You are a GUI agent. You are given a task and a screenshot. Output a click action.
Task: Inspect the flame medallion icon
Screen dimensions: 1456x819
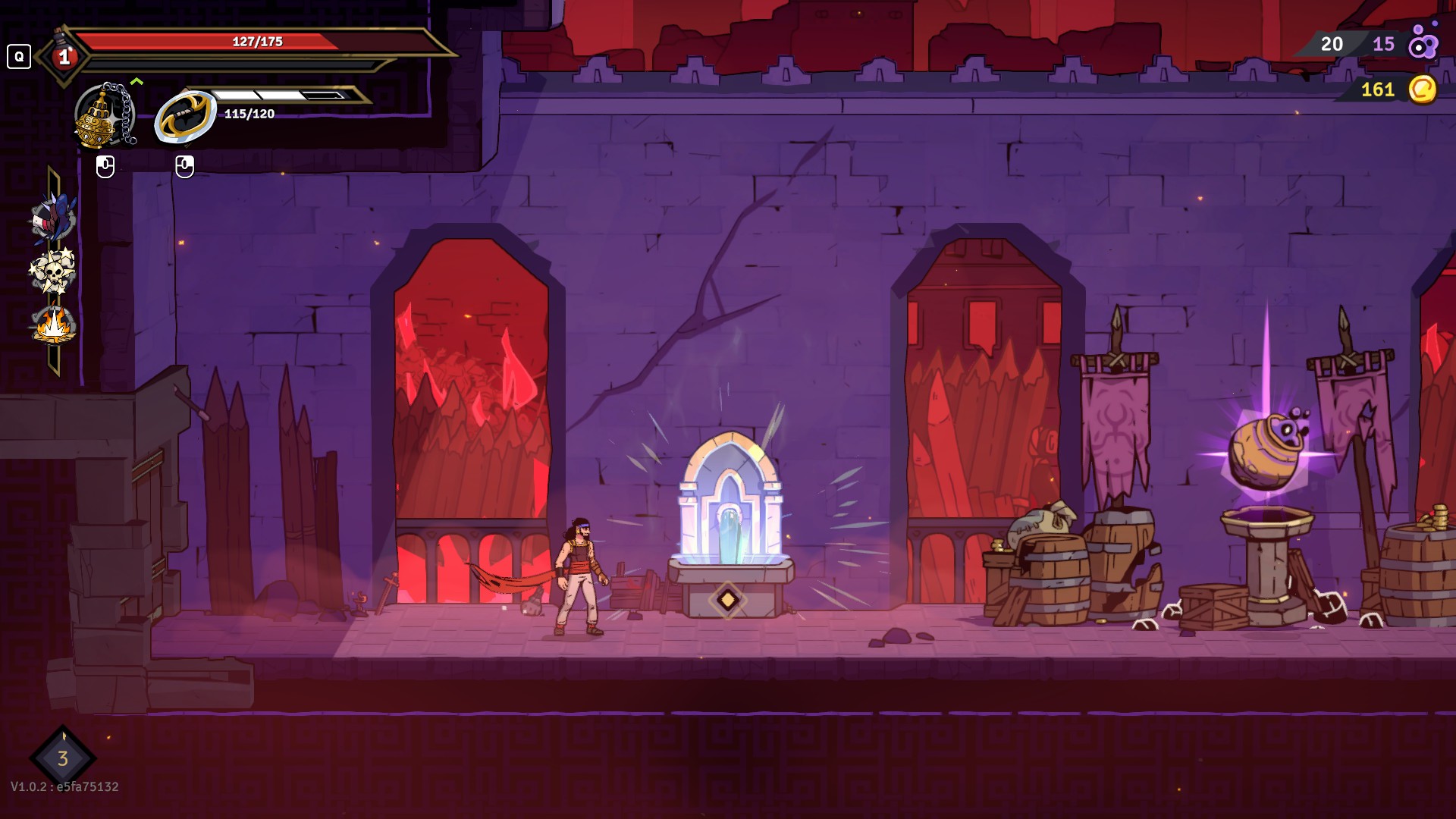(53, 326)
